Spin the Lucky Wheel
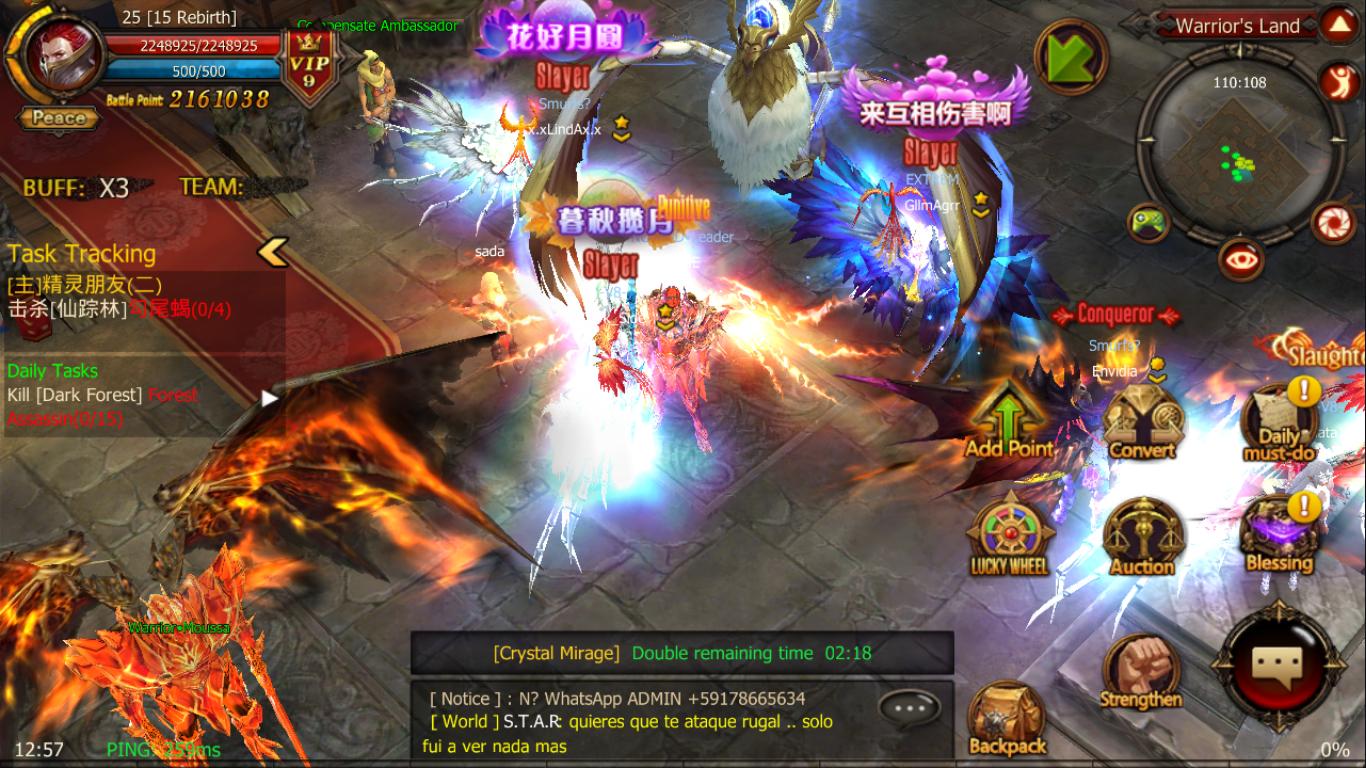Image resolution: width=1366 pixels, height=768 pixels. click(x=1009, y=530)
